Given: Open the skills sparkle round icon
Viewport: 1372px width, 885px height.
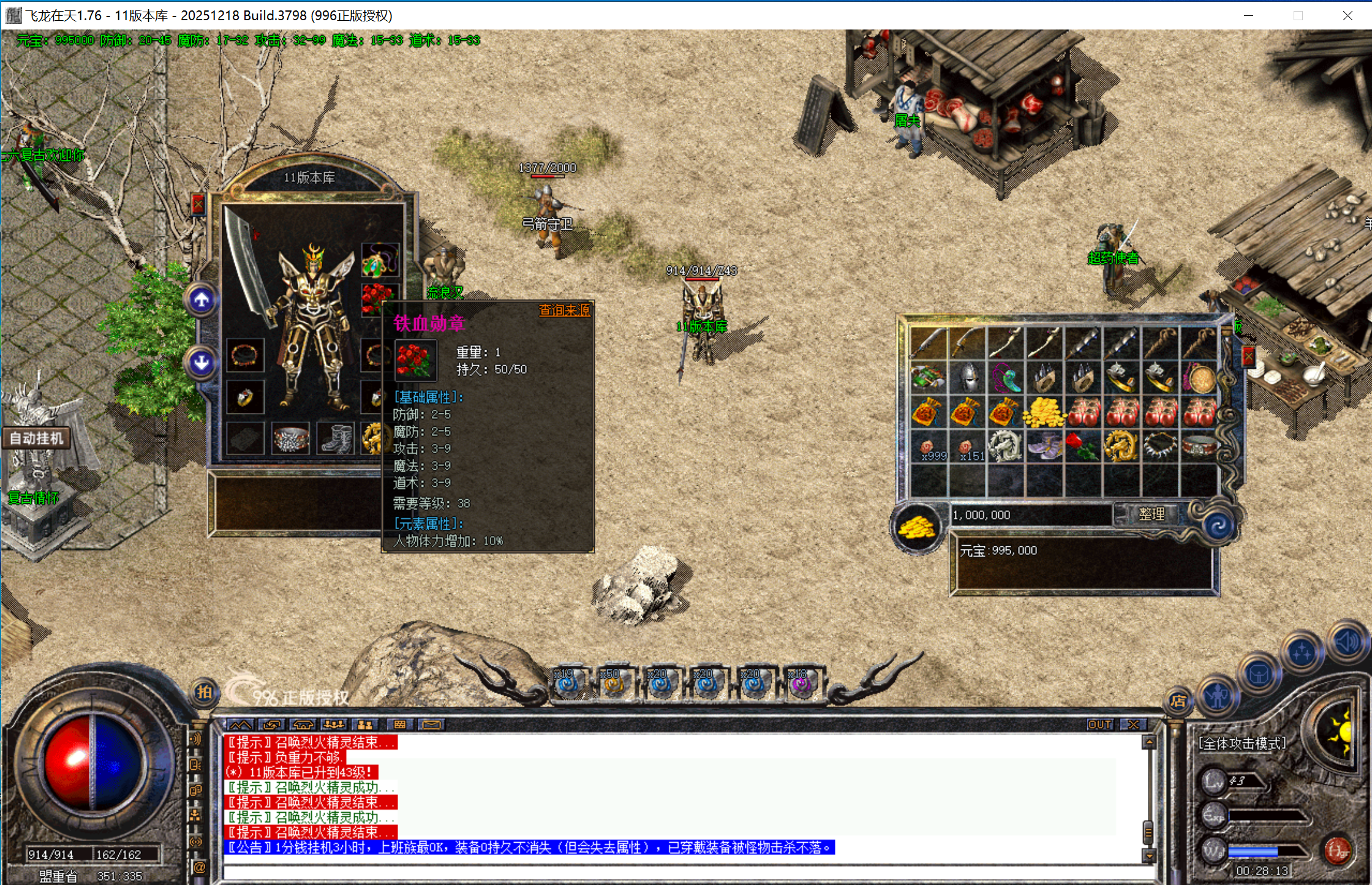Looking at the screenshot, I should pyautogui.click(x=1302, y=653).
